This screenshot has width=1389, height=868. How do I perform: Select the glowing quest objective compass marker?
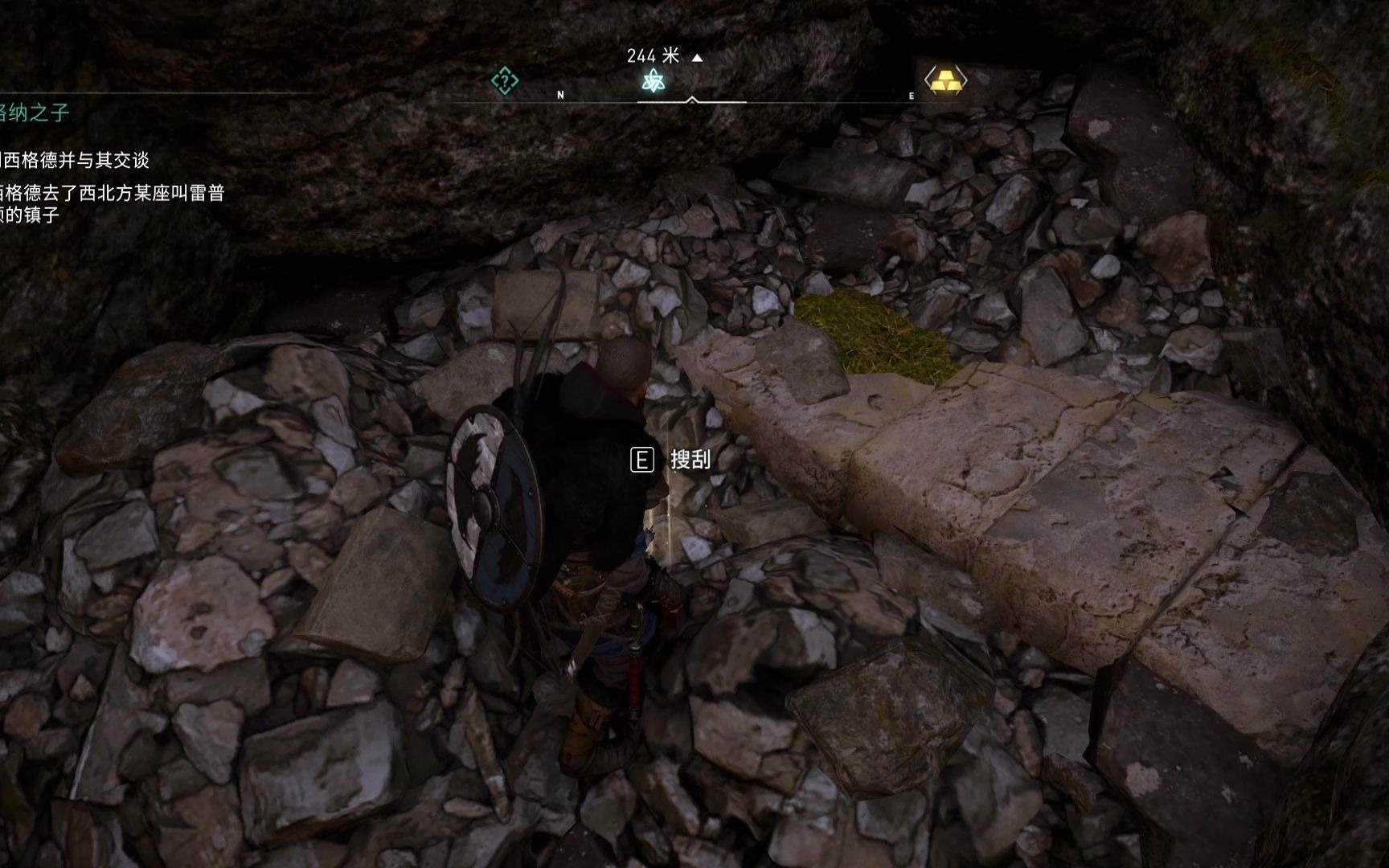coord(654,80)
